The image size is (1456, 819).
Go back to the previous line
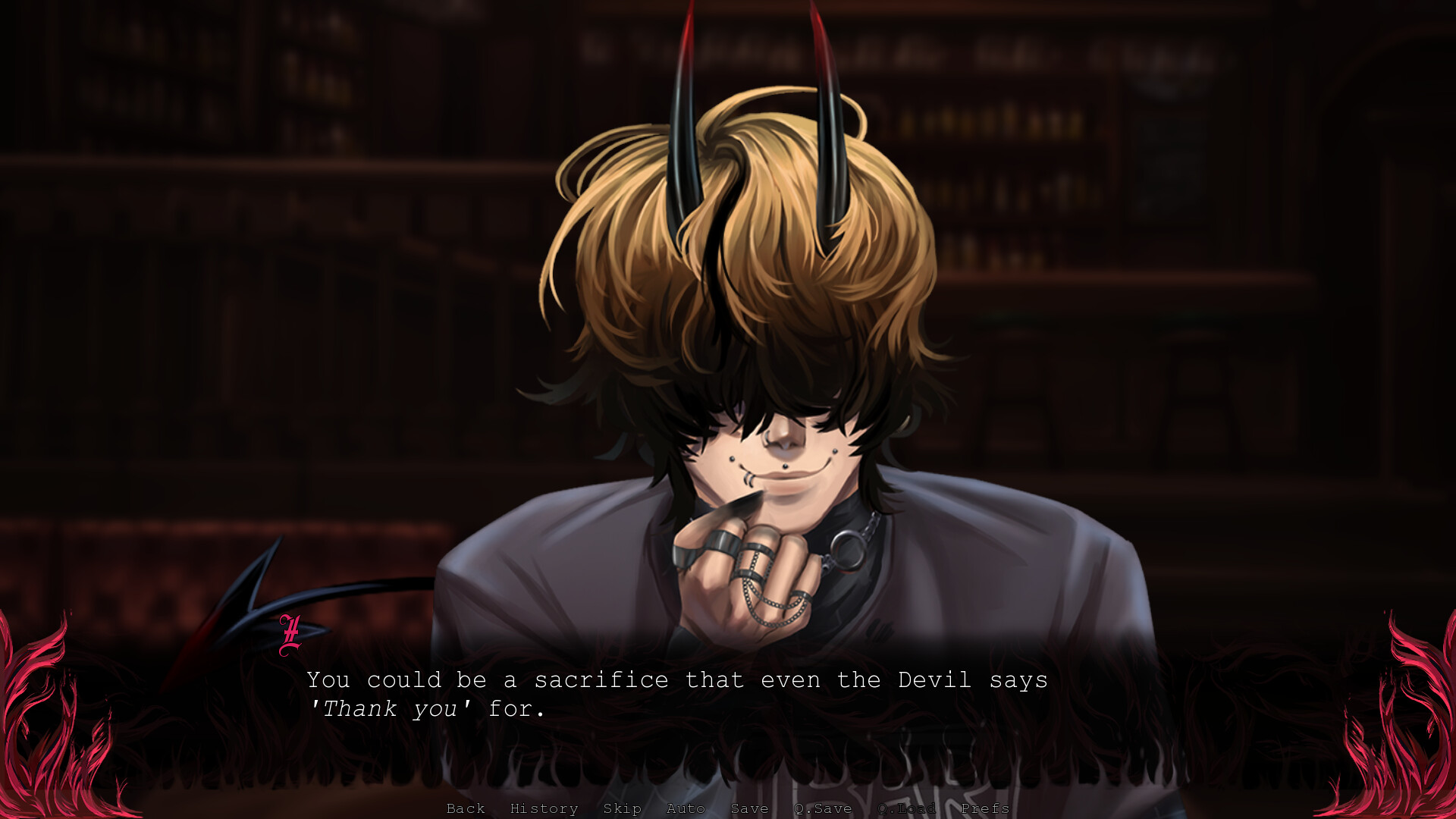466,808
